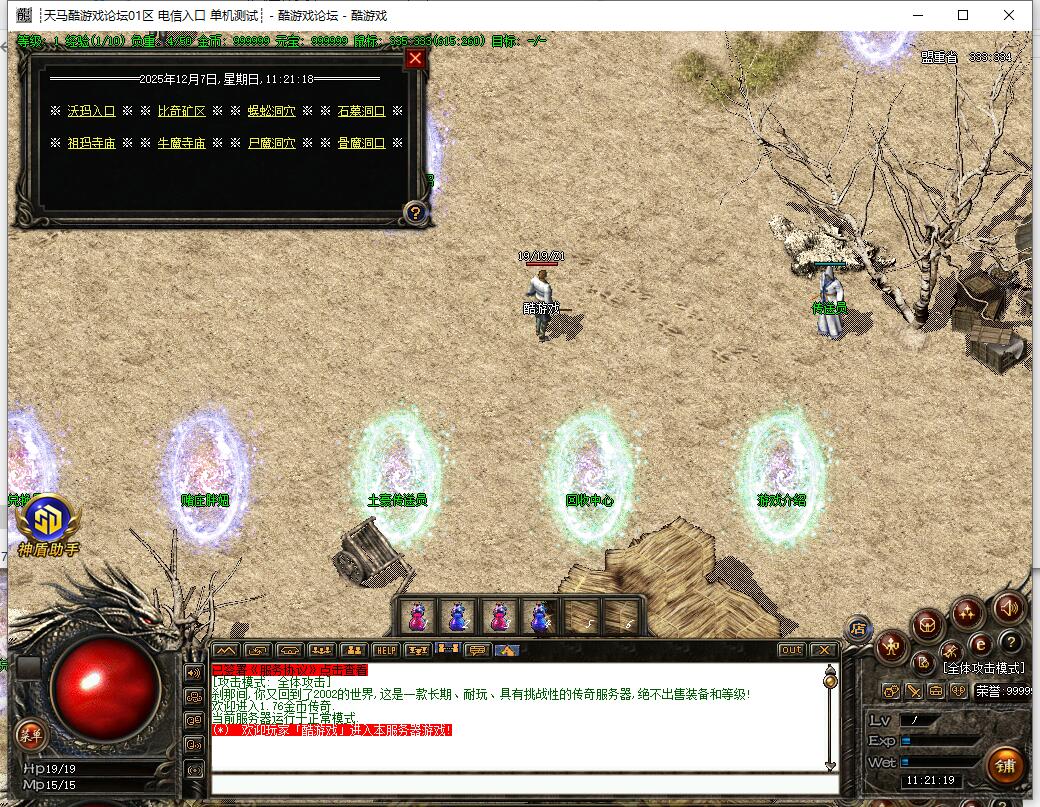Select the 比奇矿区 teleport link

181,111
